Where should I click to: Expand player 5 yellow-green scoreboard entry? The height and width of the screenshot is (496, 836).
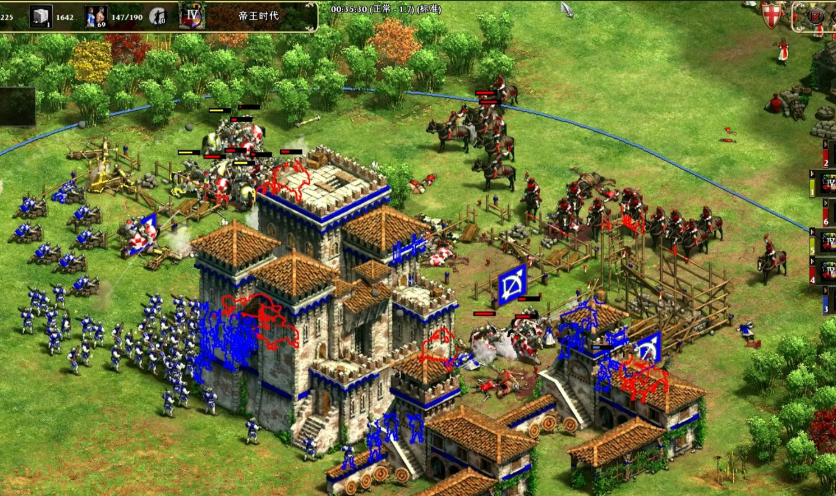point(826,241)
